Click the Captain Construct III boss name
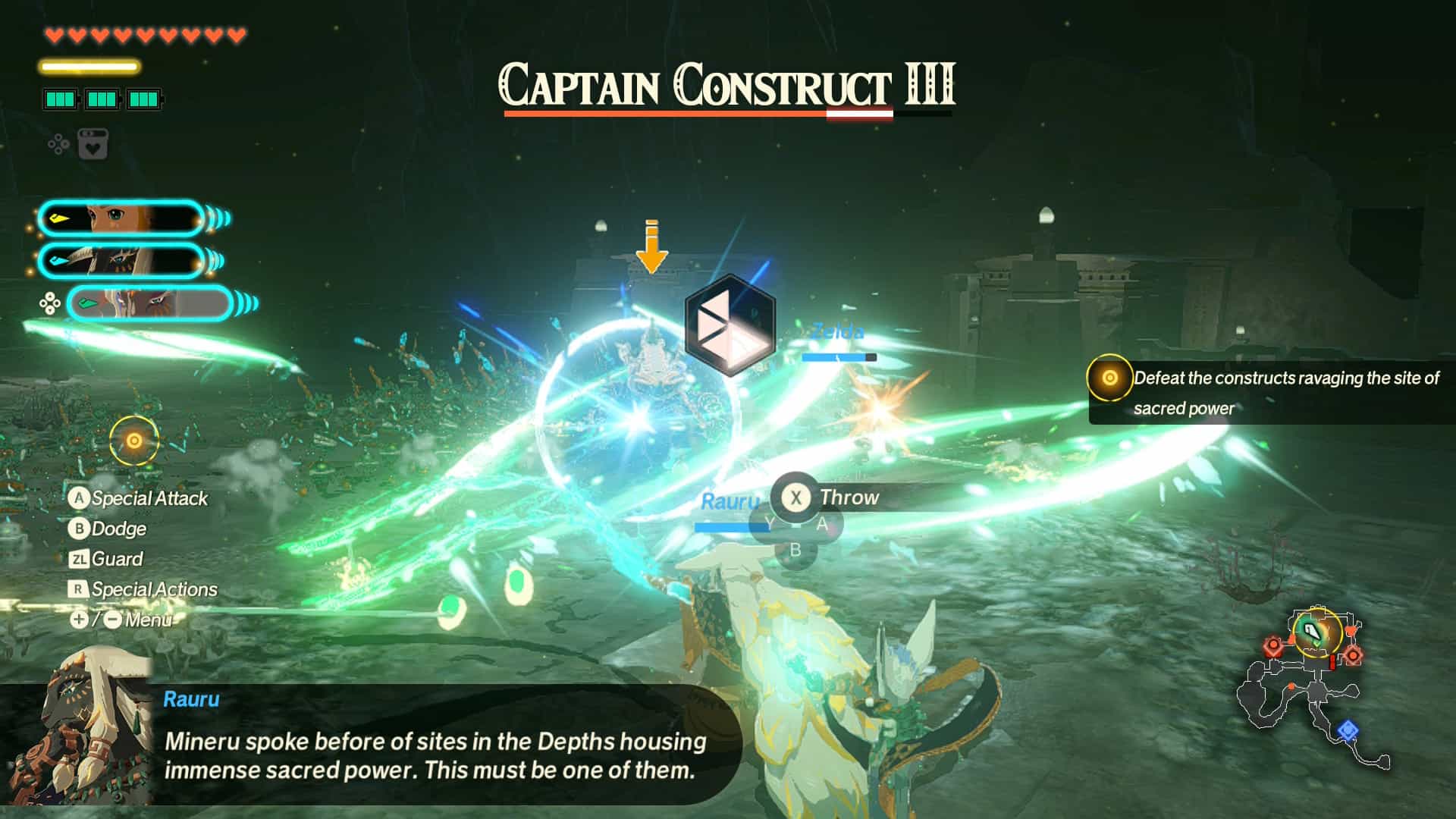The width and height of the screenshot is (1456, 819). coord(726,85)
